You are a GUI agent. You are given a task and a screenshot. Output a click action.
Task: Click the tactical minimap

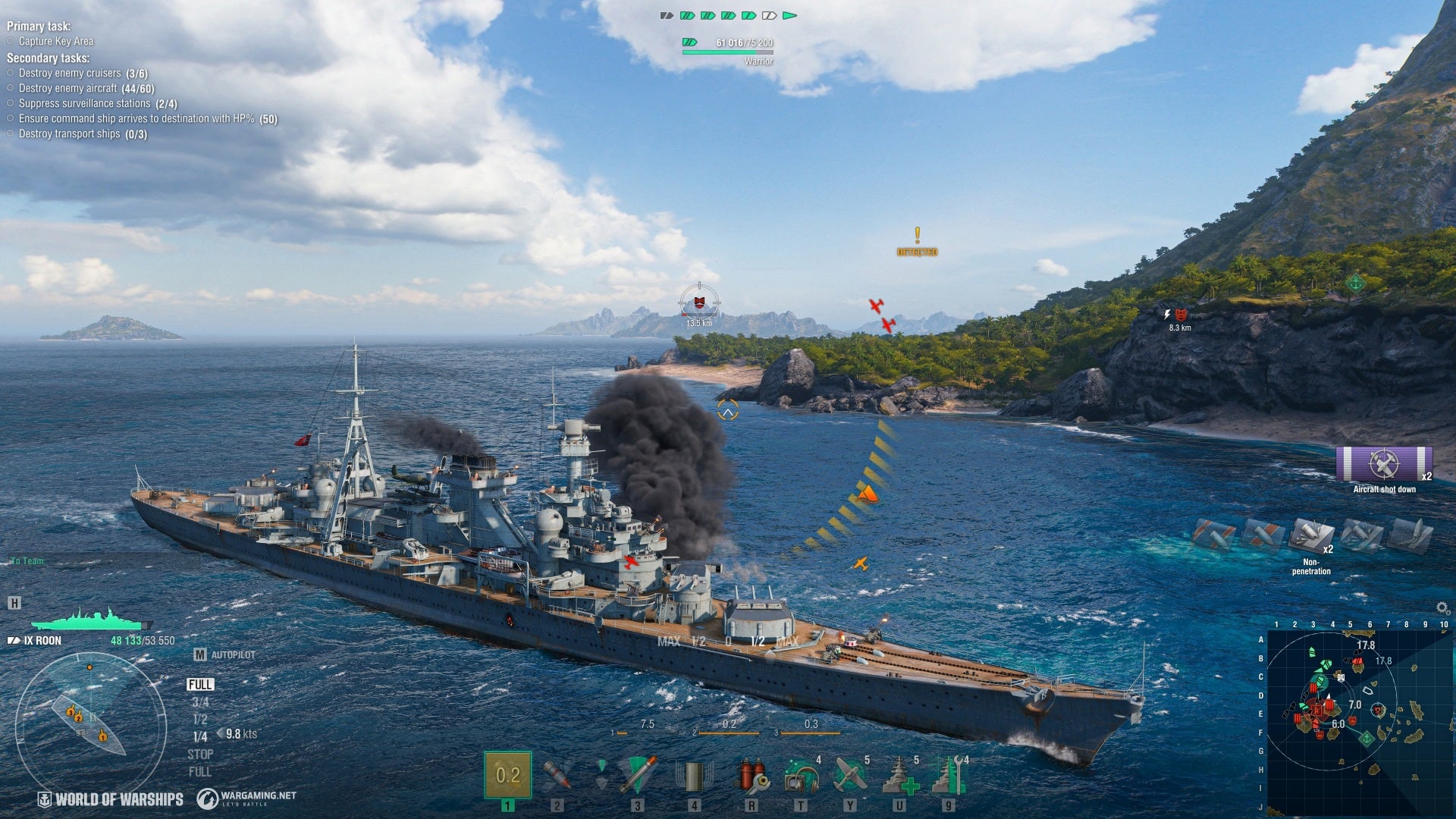[x=1356, y=720]
